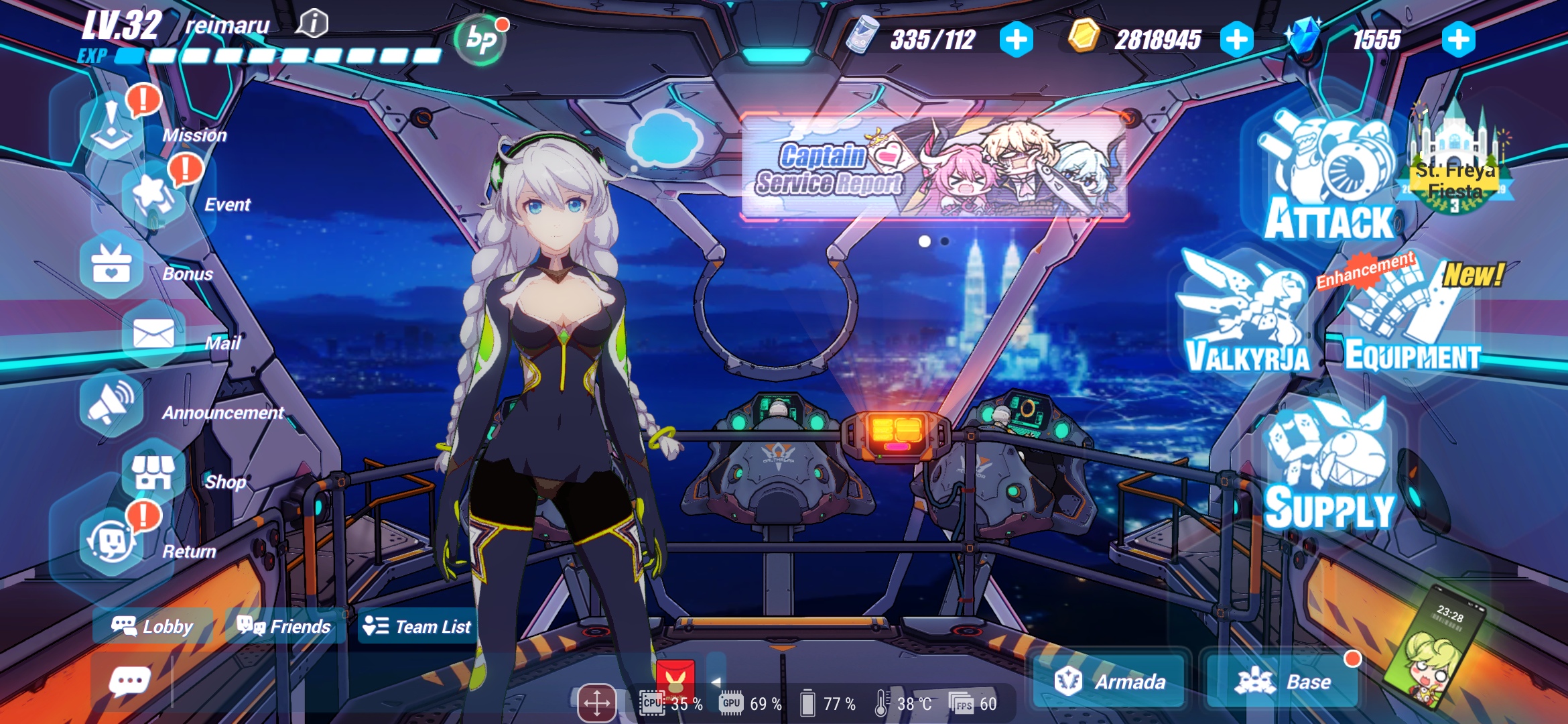Image resolution: width=1568 pixels, height=724 pixels.
Task: Open the chat speech bubble icon
Action: point(129,682)
